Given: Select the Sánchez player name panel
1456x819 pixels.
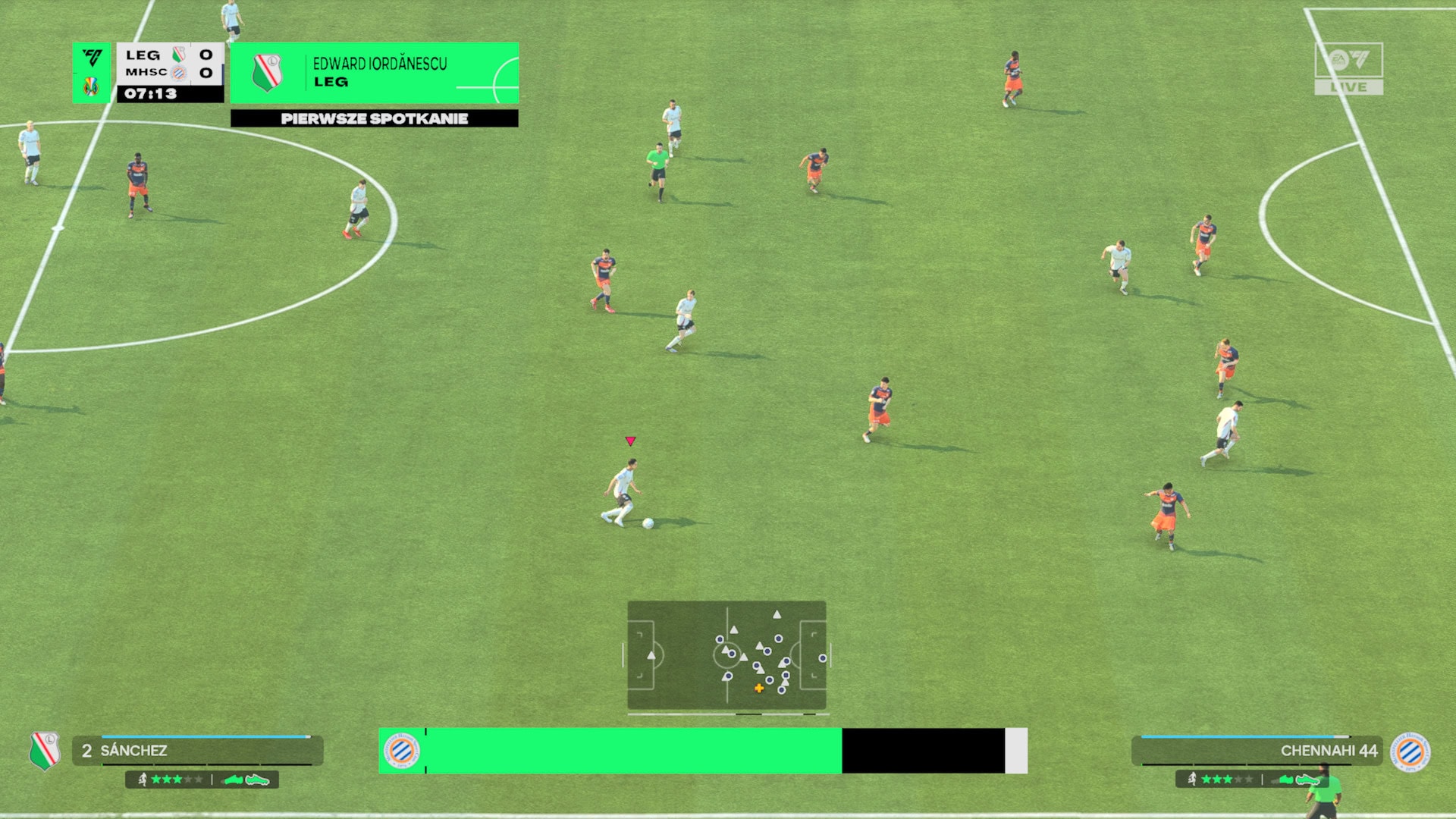Looking at the screenshot, I should tap(198, 751).
